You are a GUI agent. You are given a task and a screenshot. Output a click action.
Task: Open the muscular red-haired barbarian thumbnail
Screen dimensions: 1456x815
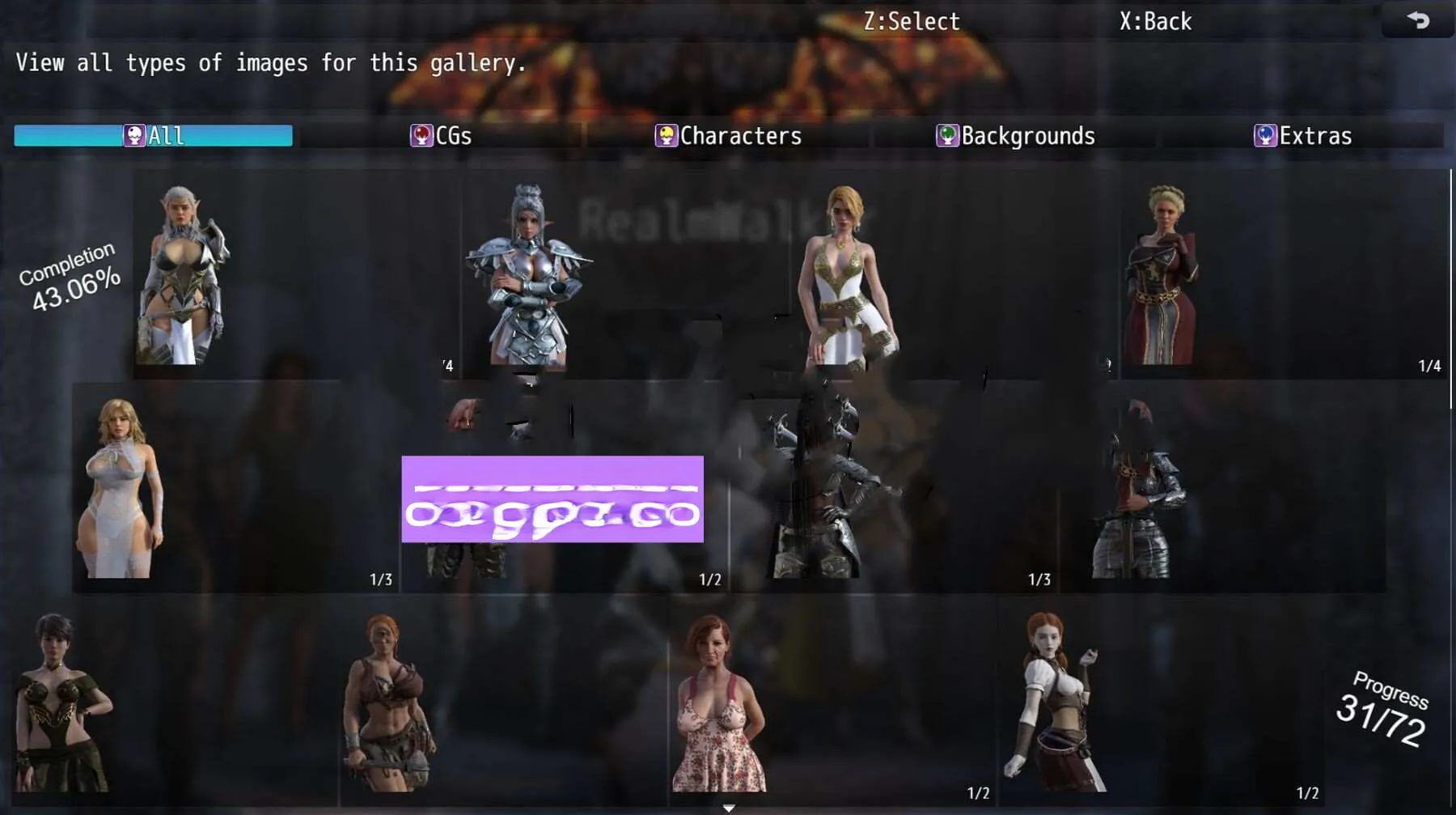(388, 703)
